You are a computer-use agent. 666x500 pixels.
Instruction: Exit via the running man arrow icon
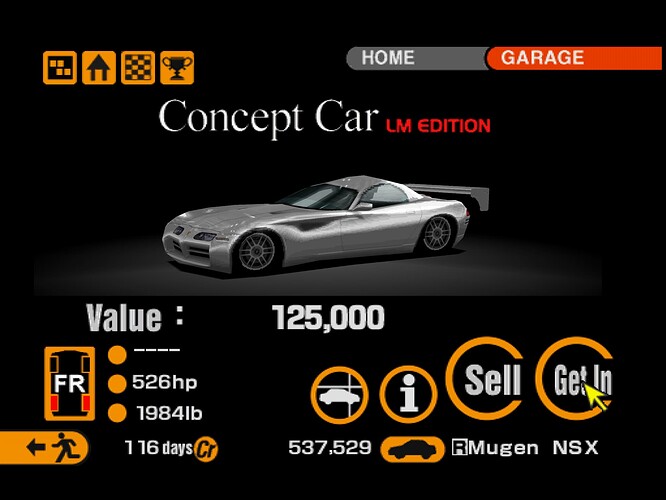46,447
